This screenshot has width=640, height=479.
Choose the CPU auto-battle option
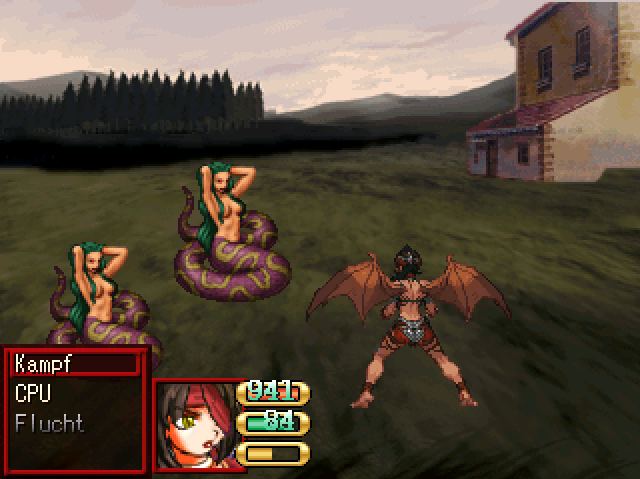[x=34, y=394]
